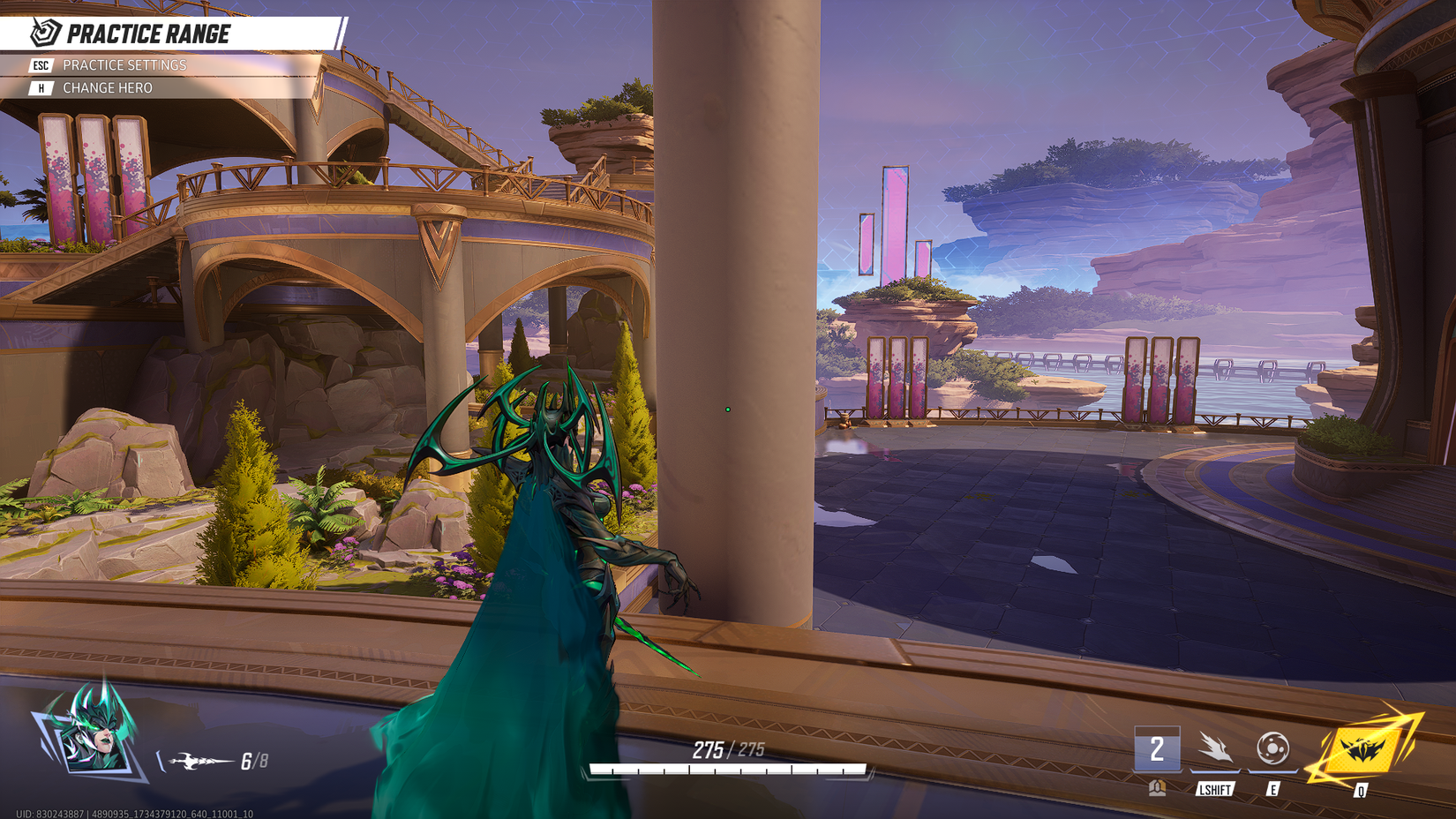Click the ability charge counter showing 2
The width and height of the screenshot is (1456, 819).
pos(1155,750)
